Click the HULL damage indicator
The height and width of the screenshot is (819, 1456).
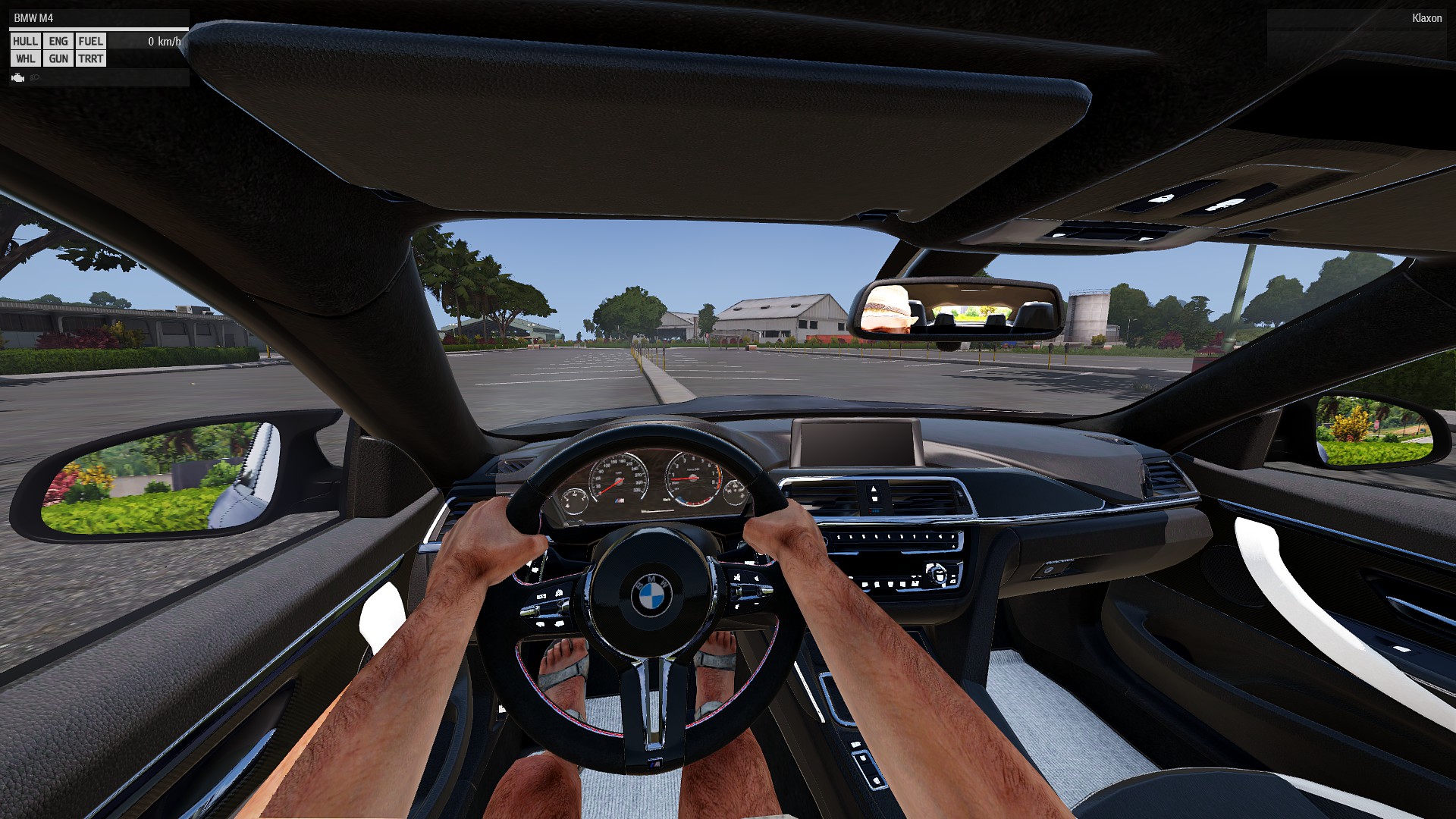25,42
